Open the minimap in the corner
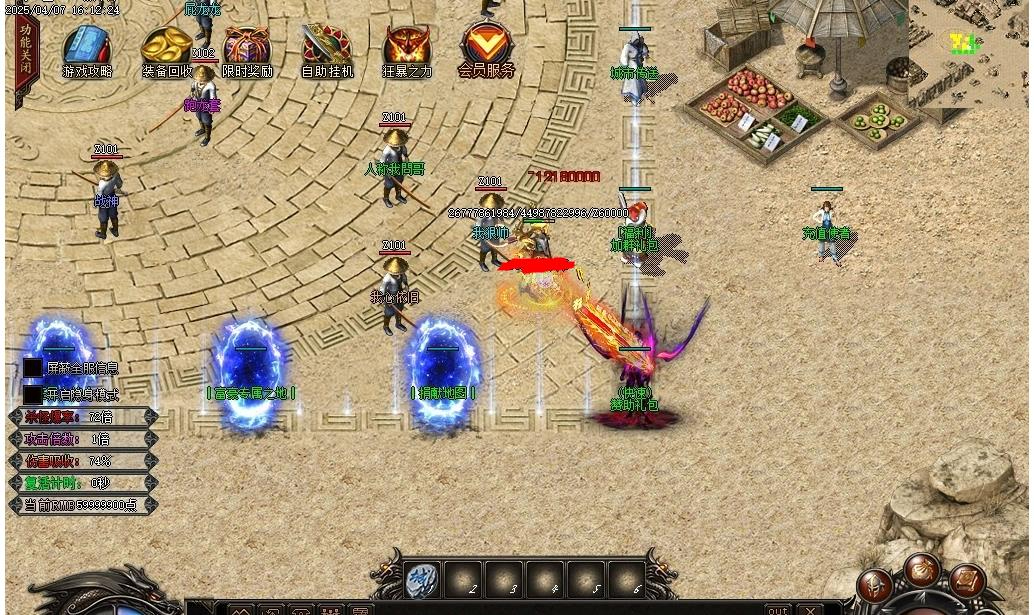Viewport: 1034px width, 615px height. pos(967,50)
